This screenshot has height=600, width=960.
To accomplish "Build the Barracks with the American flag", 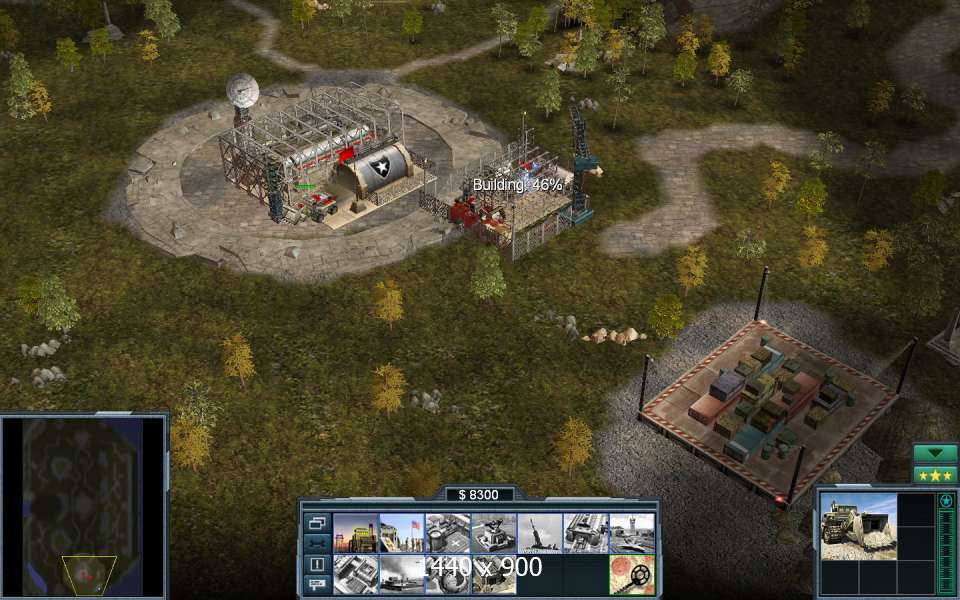I will (401, 533).
